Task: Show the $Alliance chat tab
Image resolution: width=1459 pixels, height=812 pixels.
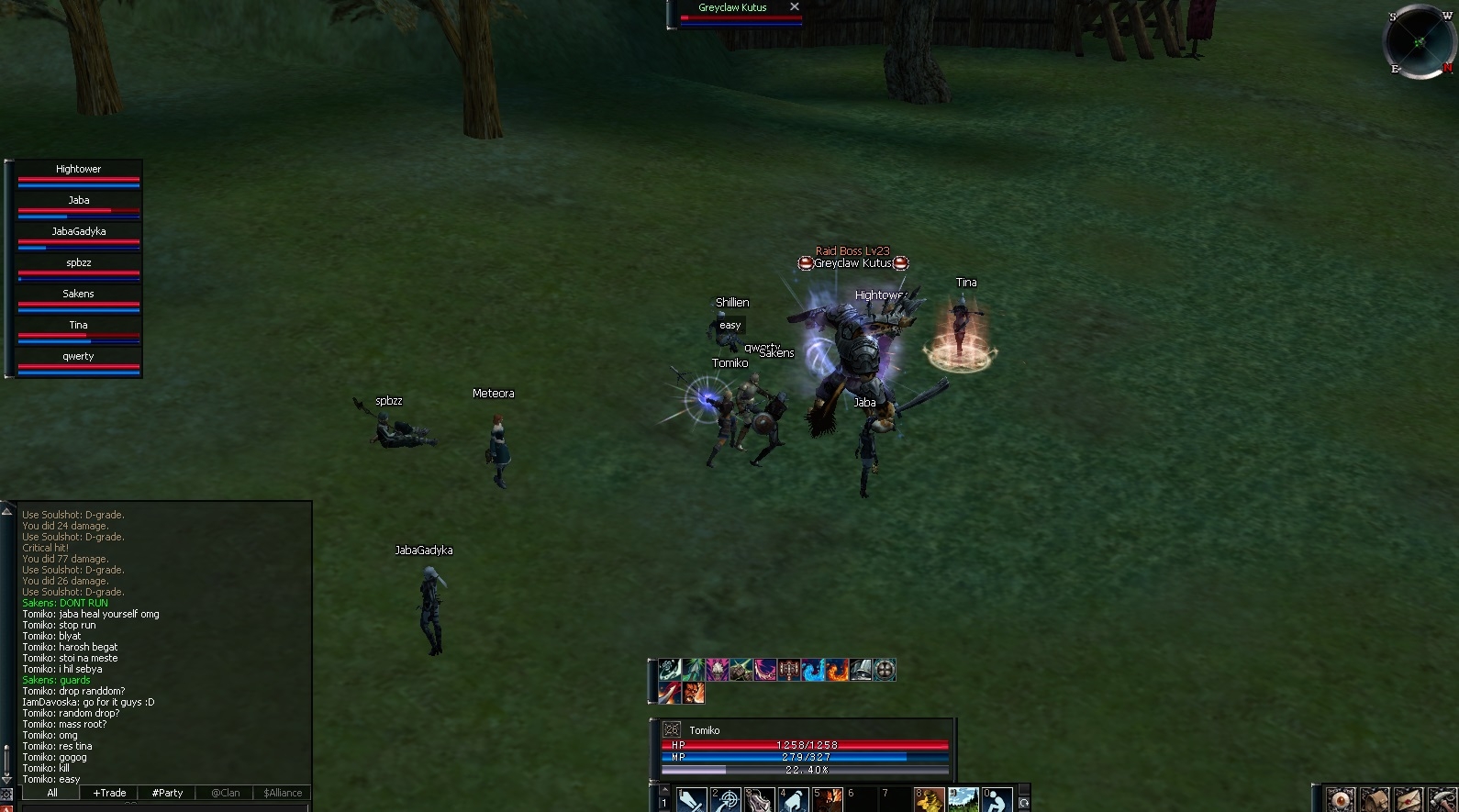Action: click(283, 793)
